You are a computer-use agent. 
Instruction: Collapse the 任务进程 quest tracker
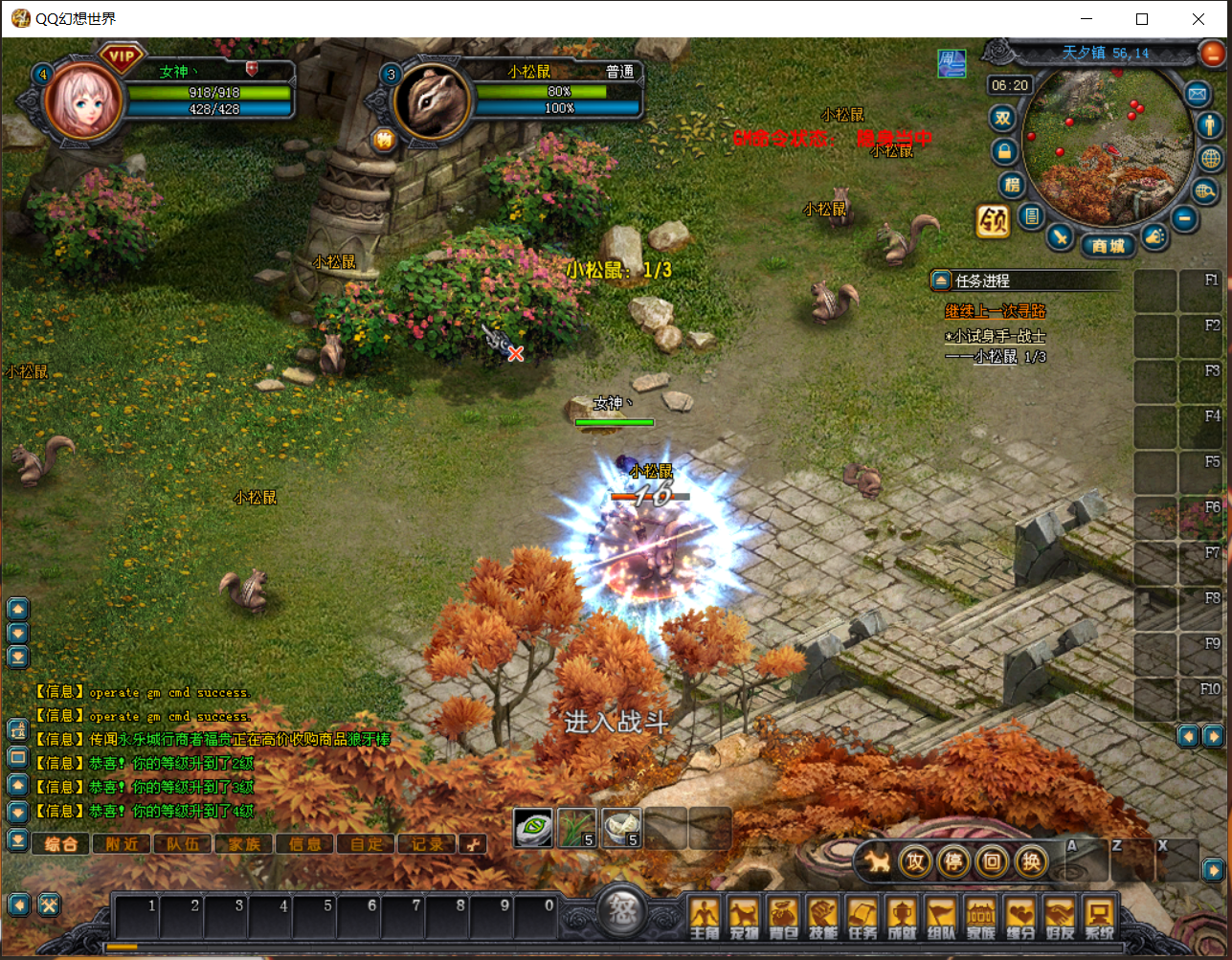tap(941, 280)
